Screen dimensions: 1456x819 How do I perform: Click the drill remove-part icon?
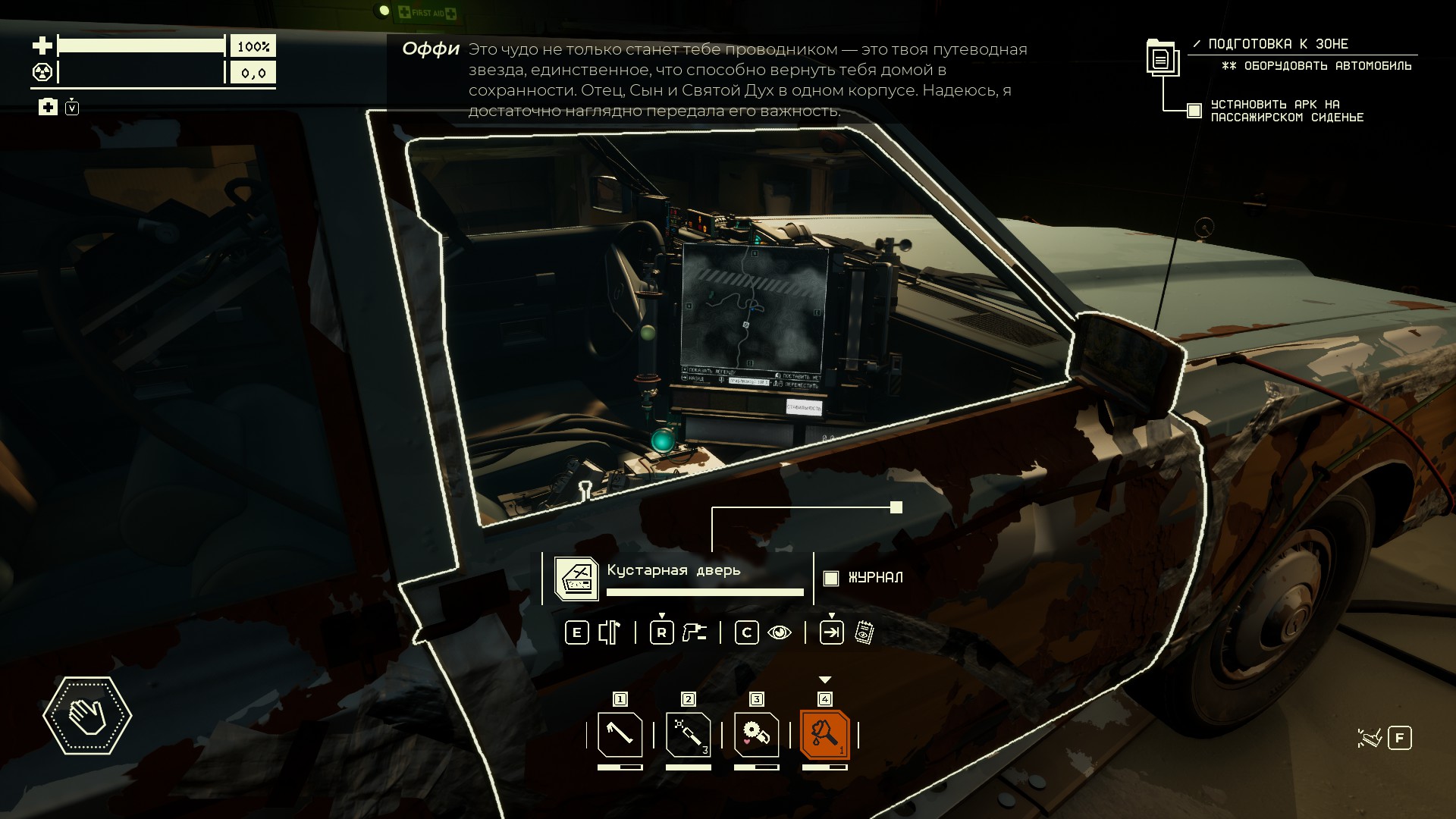tap(694, 632)
